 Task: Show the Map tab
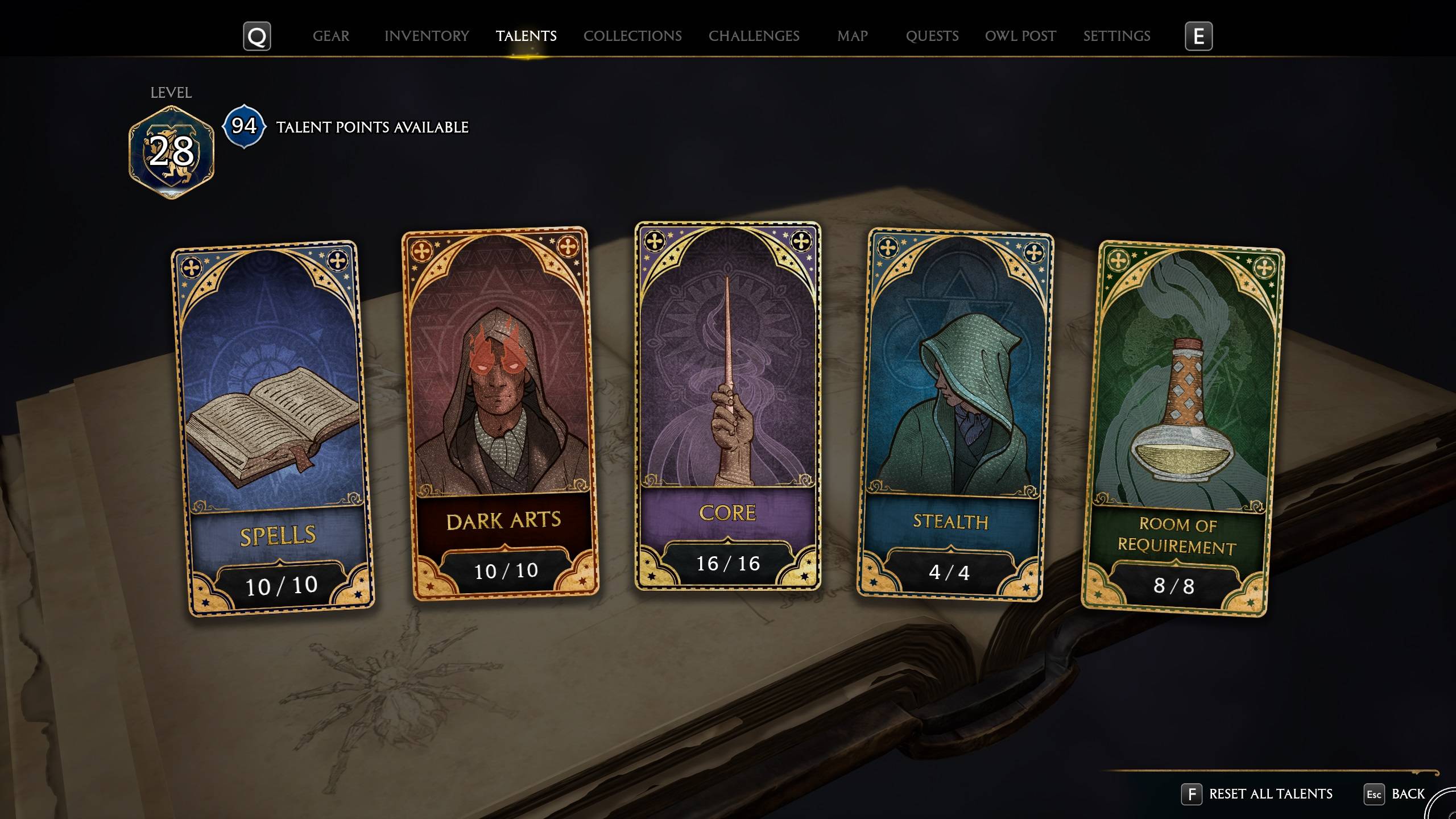[x=852, y=36]
